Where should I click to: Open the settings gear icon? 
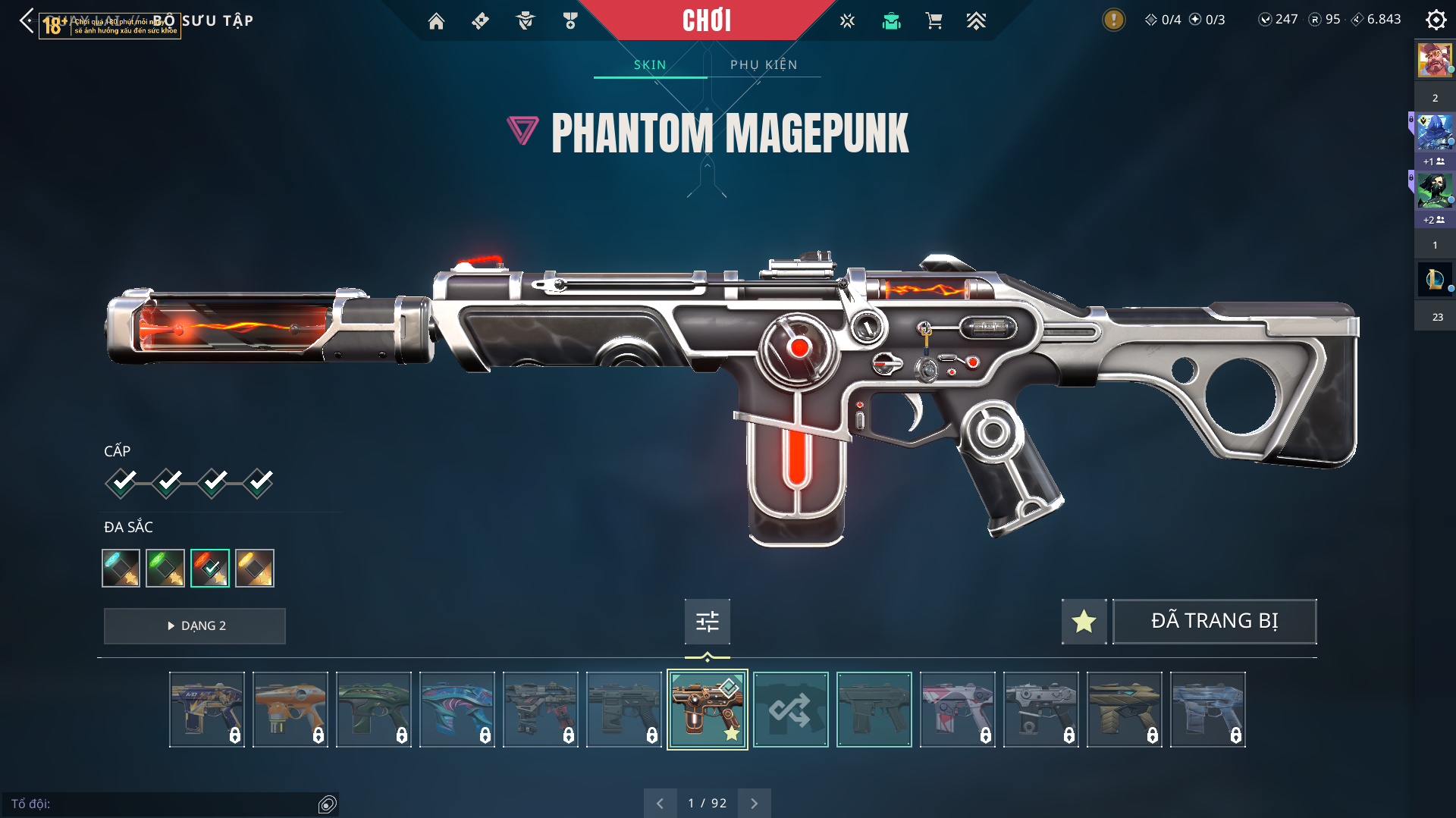coord(1436,20)
